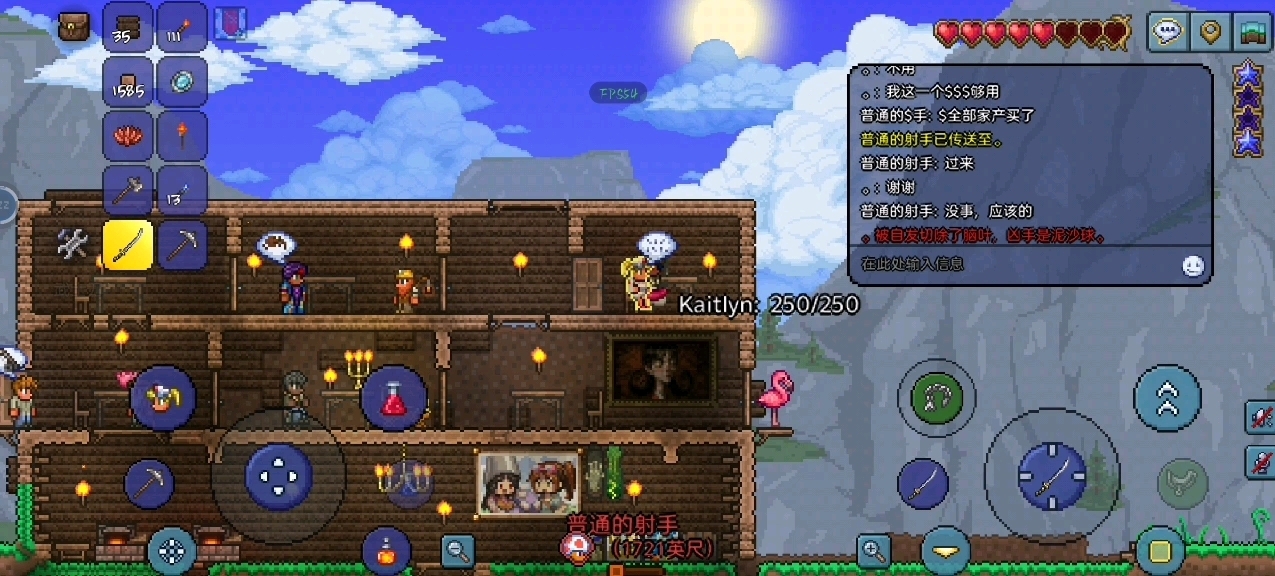Image resolution: width=1275 pixels, height=576 pixels.
Task: Open the inventory bag
Action: pyautogui.click(x=73, y=27)
